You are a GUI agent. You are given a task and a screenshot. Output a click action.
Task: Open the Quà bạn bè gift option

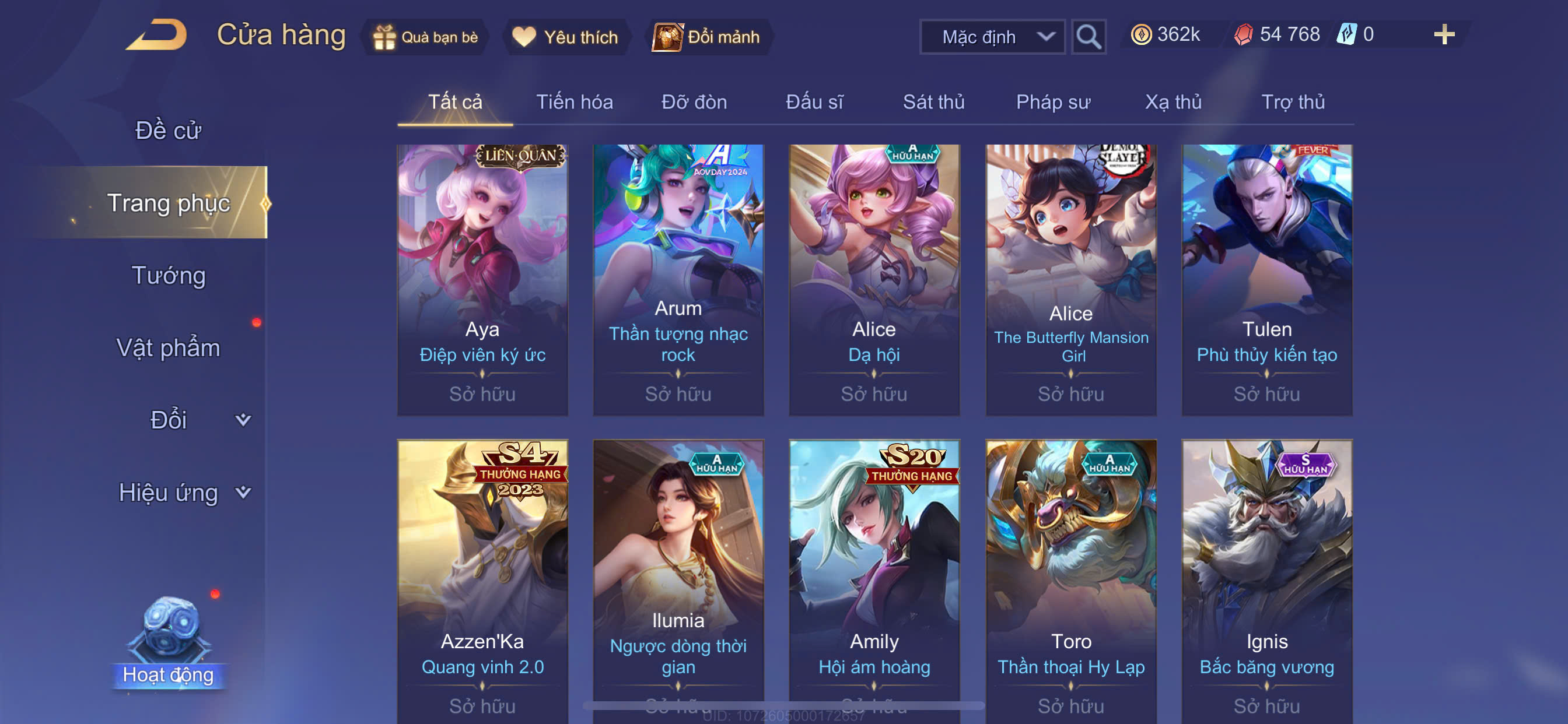click(425, 37)
